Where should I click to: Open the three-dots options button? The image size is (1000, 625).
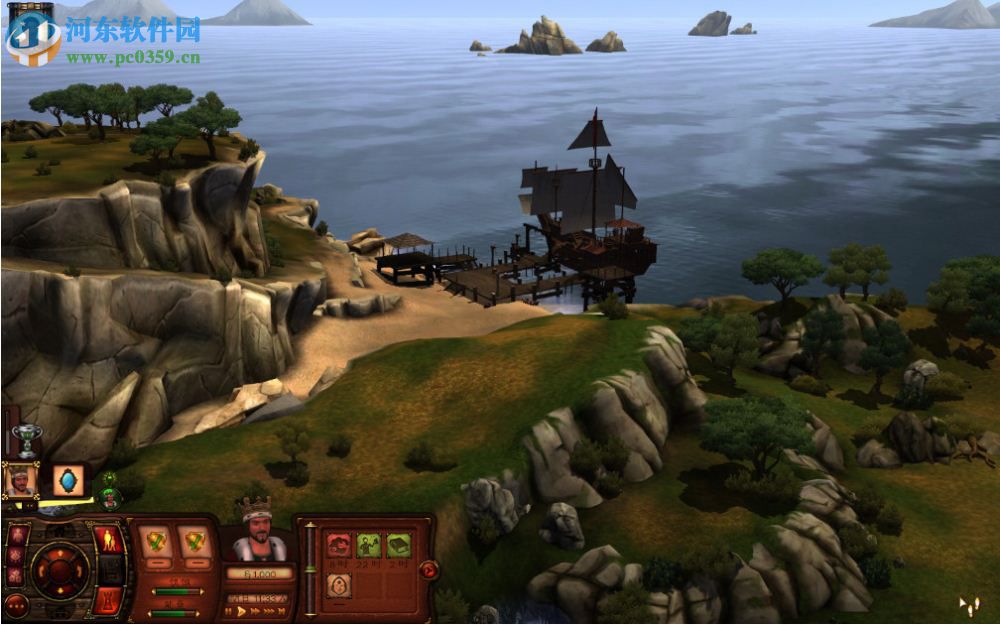[x=16, y=604]
